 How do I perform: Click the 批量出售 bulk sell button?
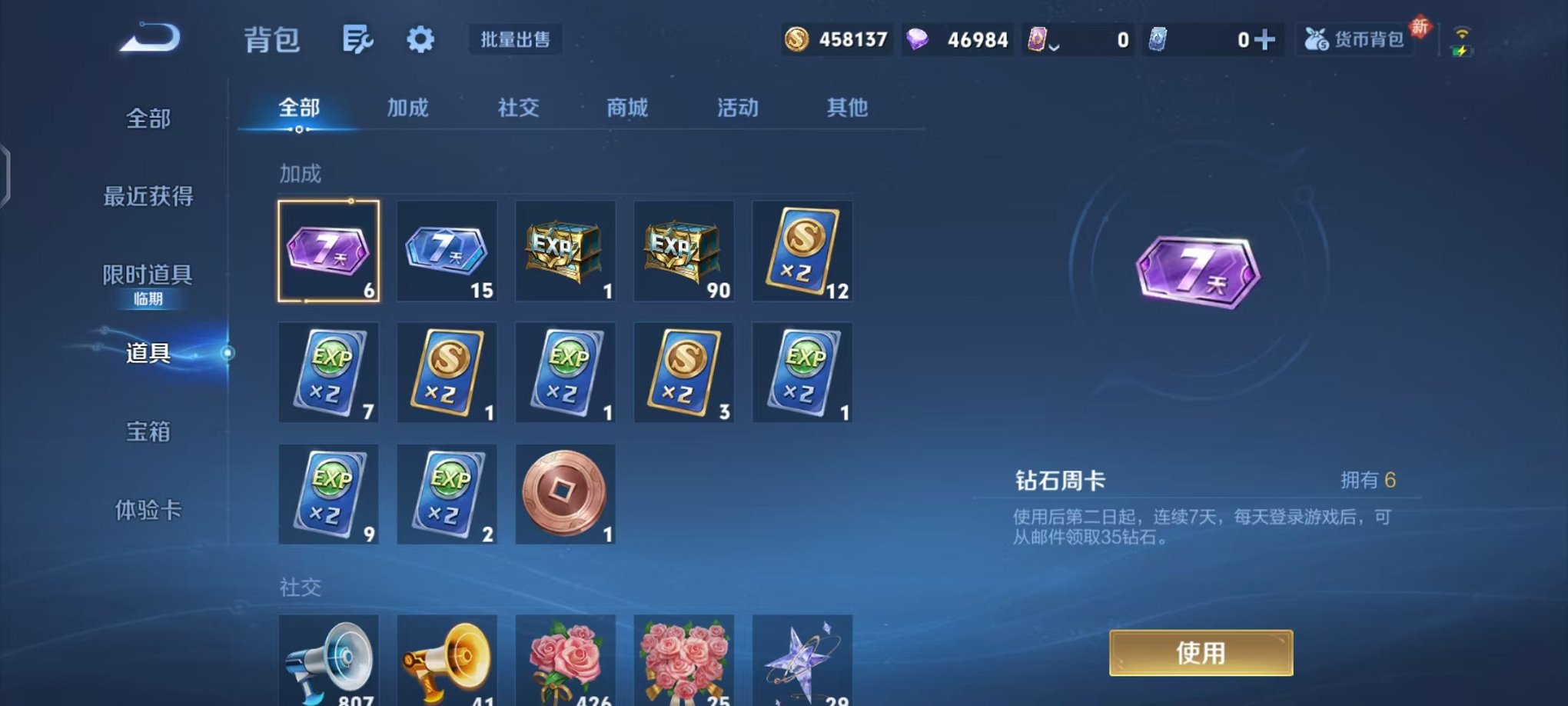(x=516, y=40)
